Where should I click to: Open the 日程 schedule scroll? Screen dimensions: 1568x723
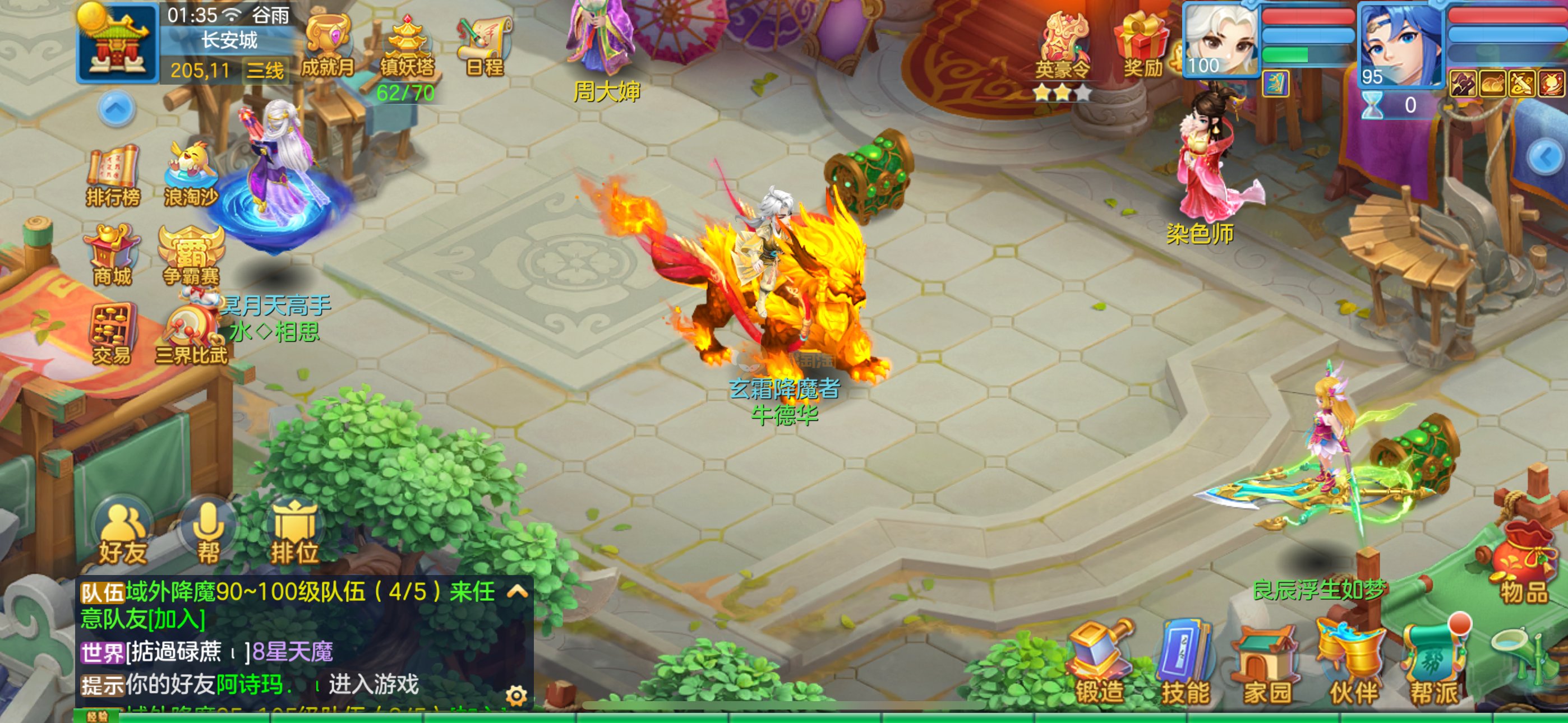pos(485,45)
